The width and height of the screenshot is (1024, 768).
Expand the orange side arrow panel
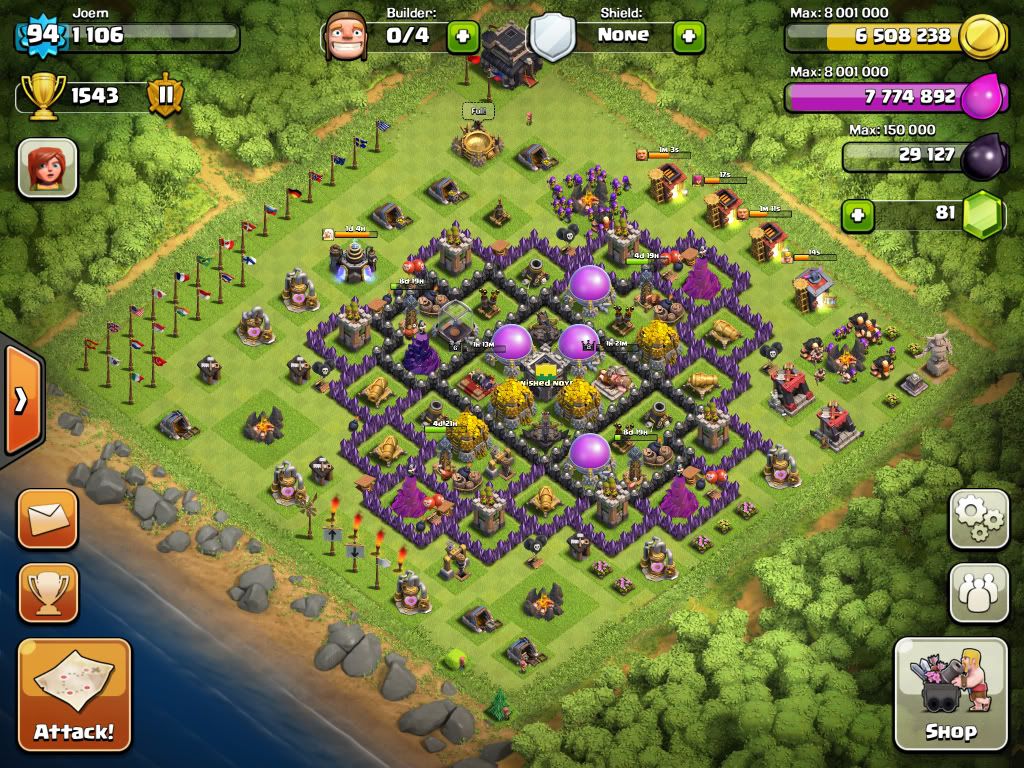point(20,398)
